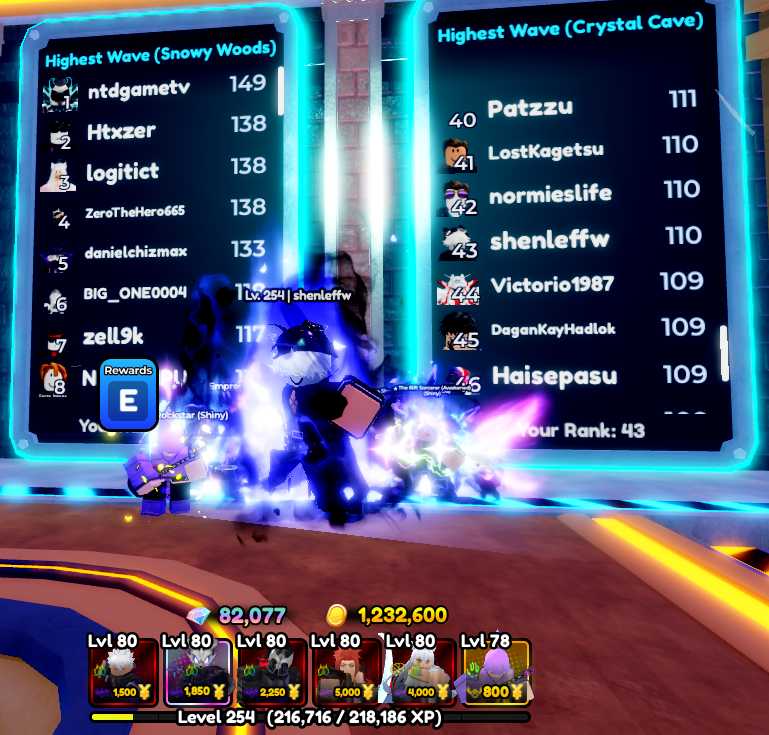Choose the hotbar unit costing 4,000
The image size is (769, 735).
421,673
